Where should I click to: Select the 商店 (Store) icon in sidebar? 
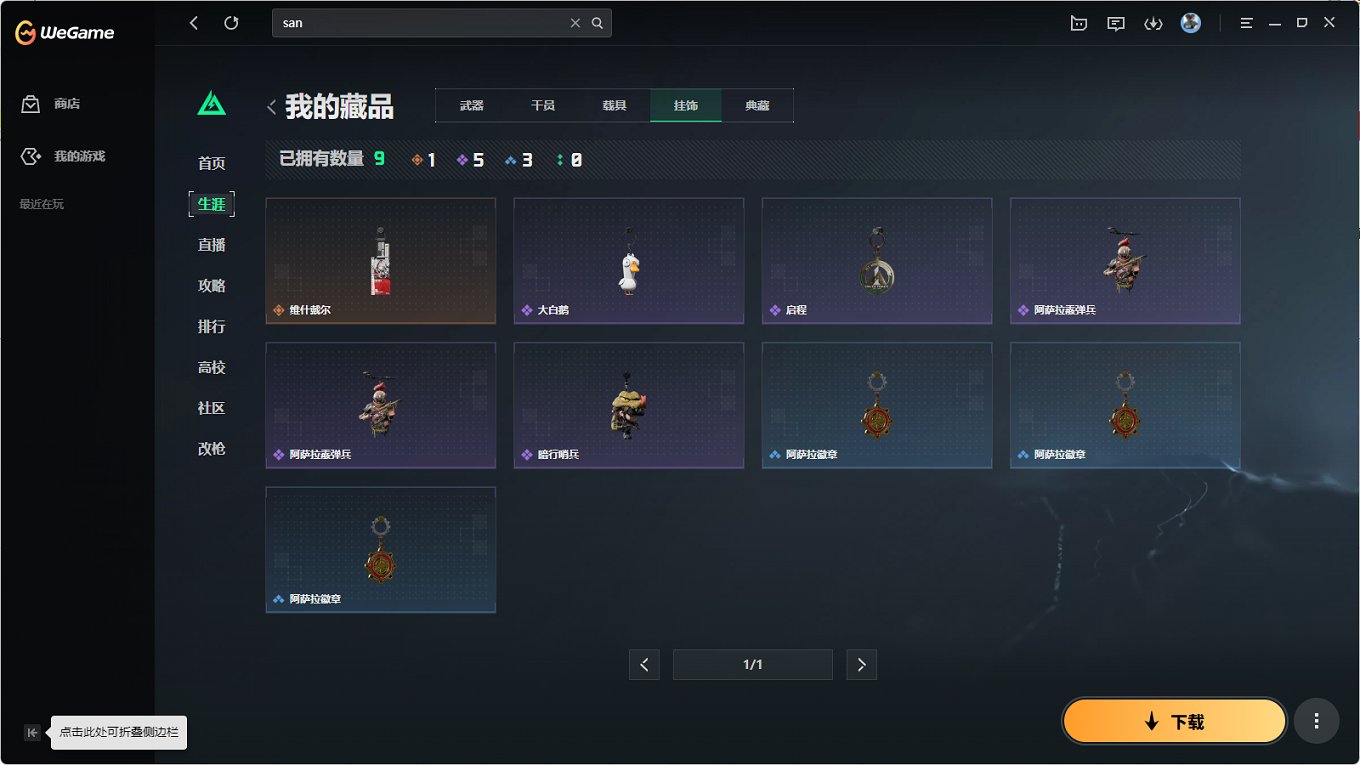[29, 103]
